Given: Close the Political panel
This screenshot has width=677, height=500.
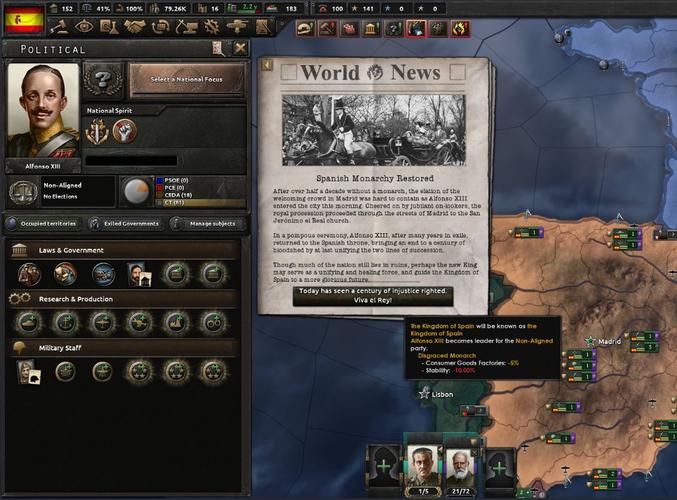Looking at the screenshot, I should tap(240, 48).
